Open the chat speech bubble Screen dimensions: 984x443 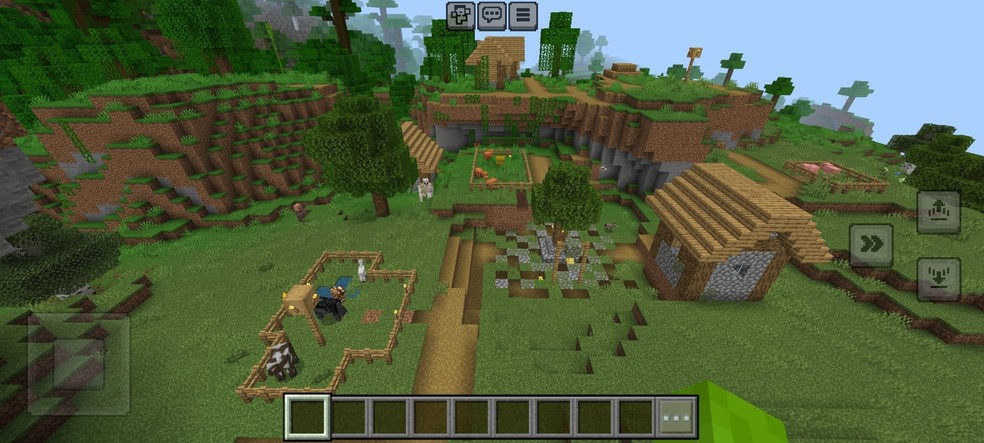pos(491,16)
